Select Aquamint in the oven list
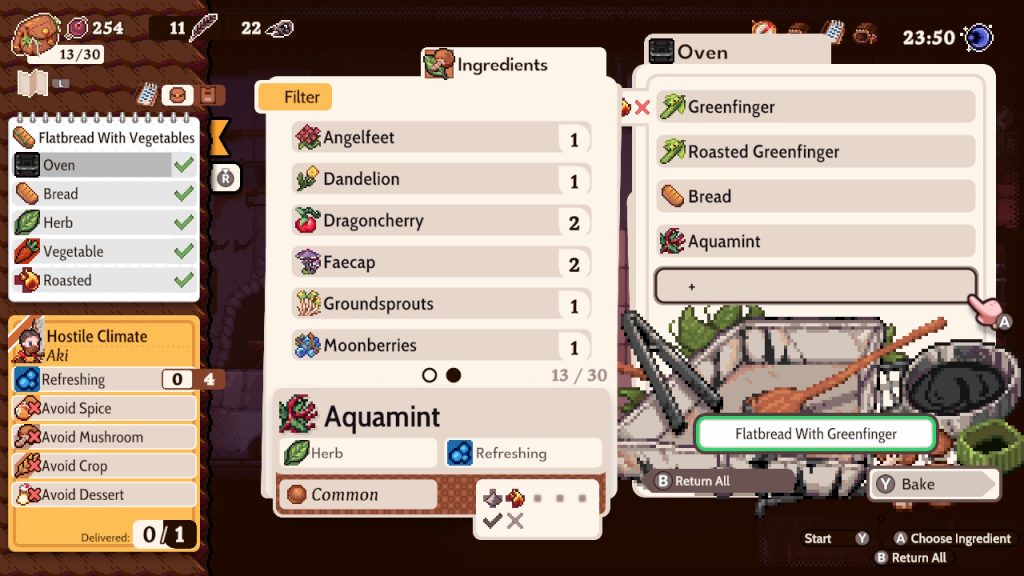 point(815,241)
